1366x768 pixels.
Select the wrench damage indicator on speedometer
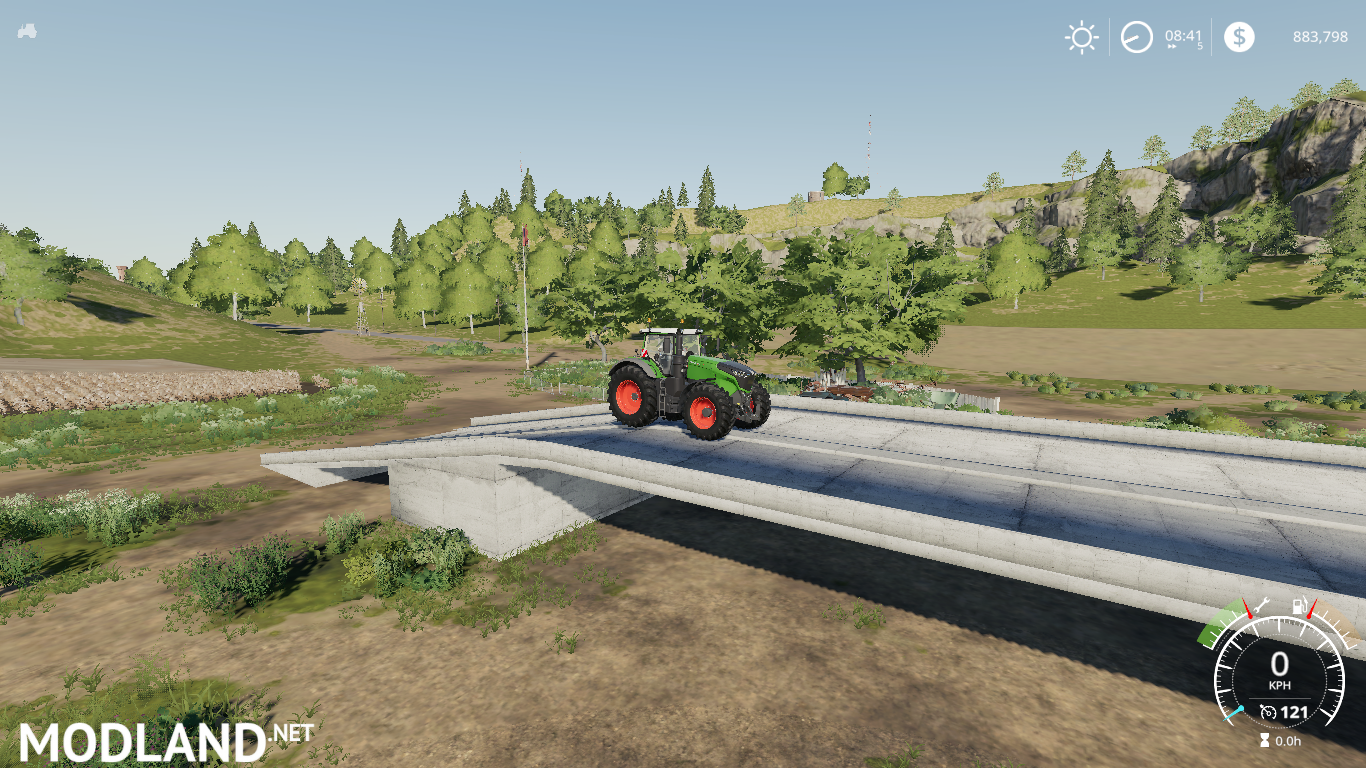click(x=1263, y=606)
